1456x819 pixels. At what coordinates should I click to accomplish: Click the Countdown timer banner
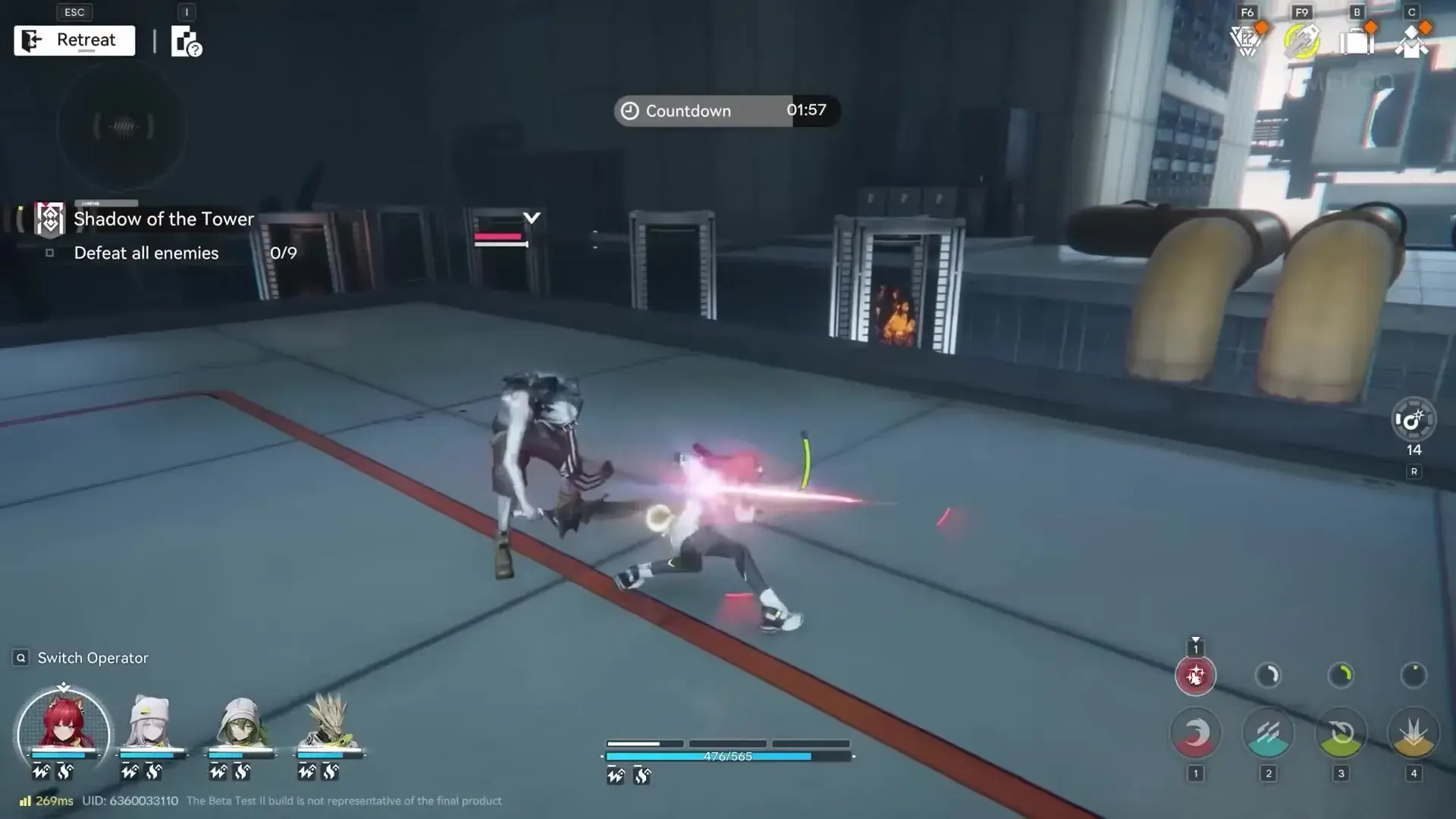[724, 111]
